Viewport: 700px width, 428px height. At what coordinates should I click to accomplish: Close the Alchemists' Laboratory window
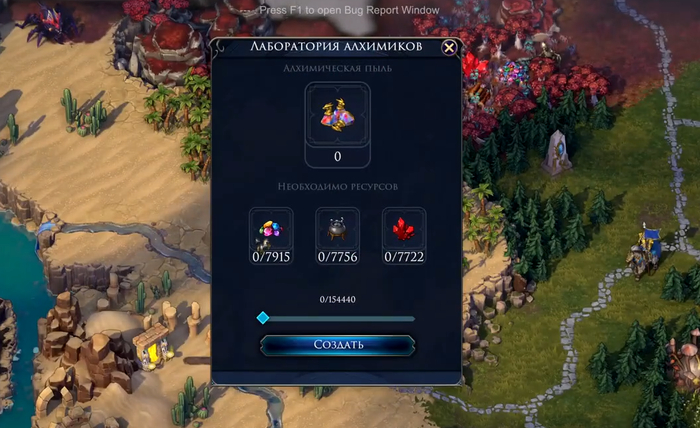tap(449, 47)
